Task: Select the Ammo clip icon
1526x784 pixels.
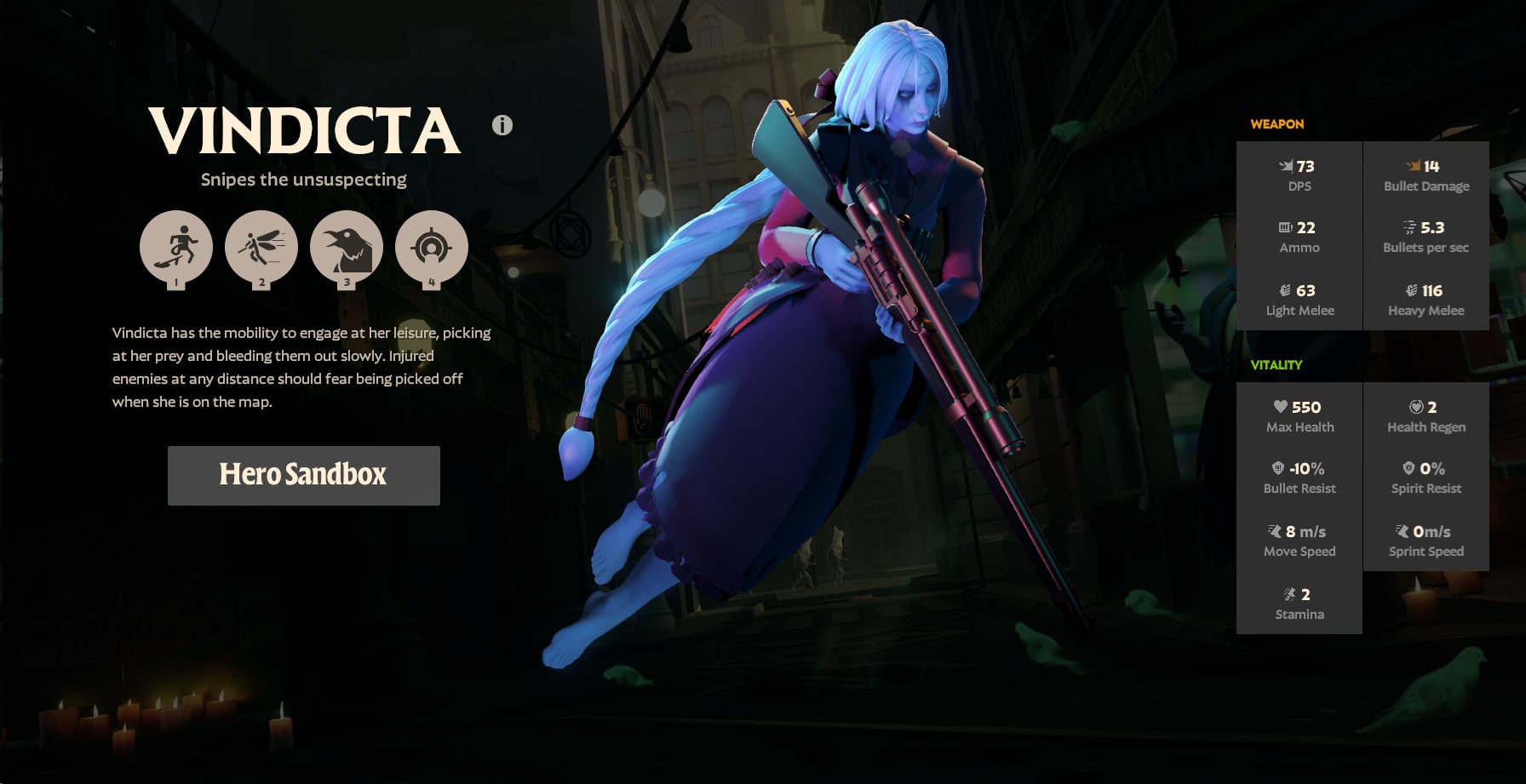Action: [1284, 228]
